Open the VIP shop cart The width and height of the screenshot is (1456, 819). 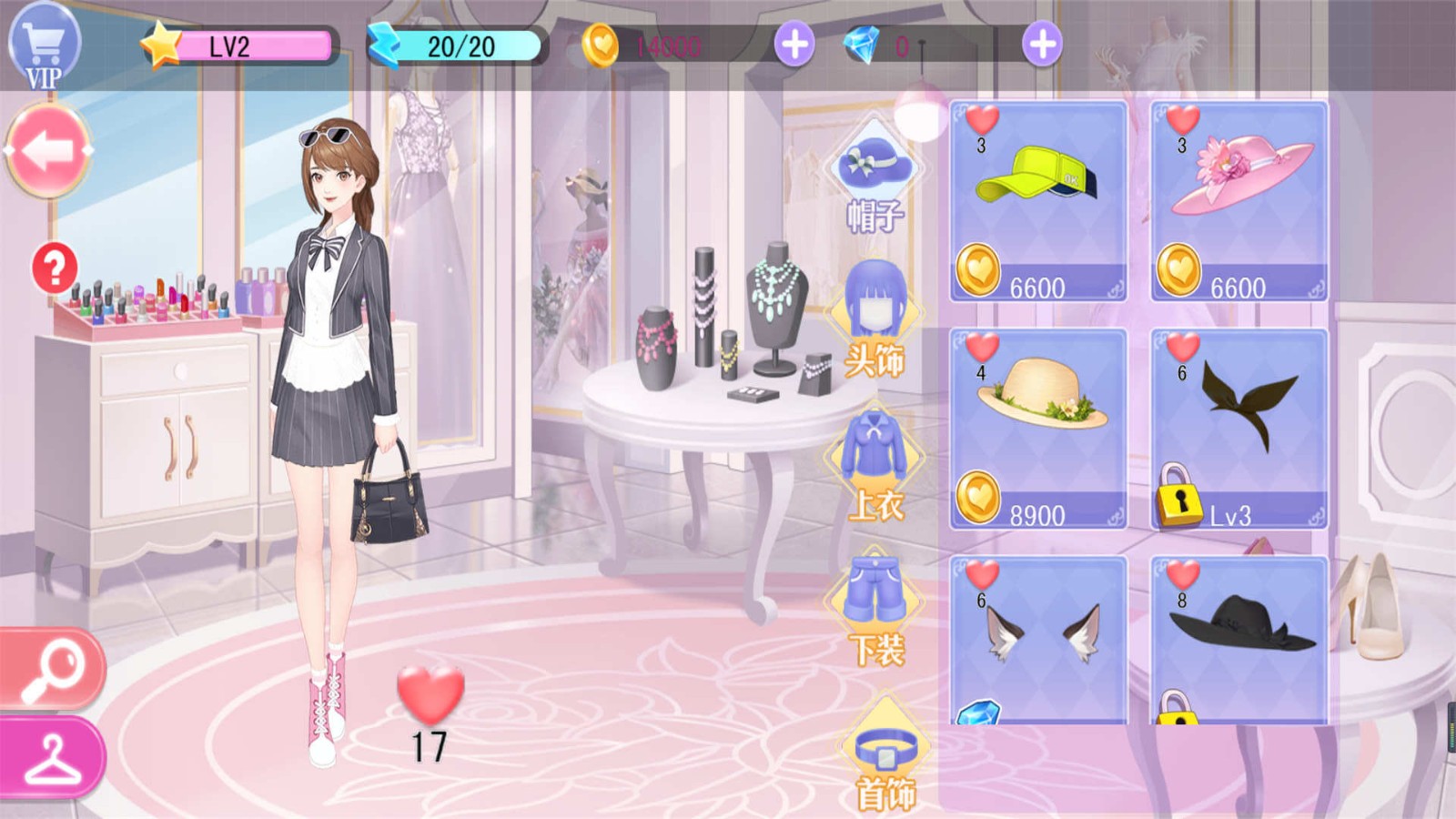click(x=44, y=46)
